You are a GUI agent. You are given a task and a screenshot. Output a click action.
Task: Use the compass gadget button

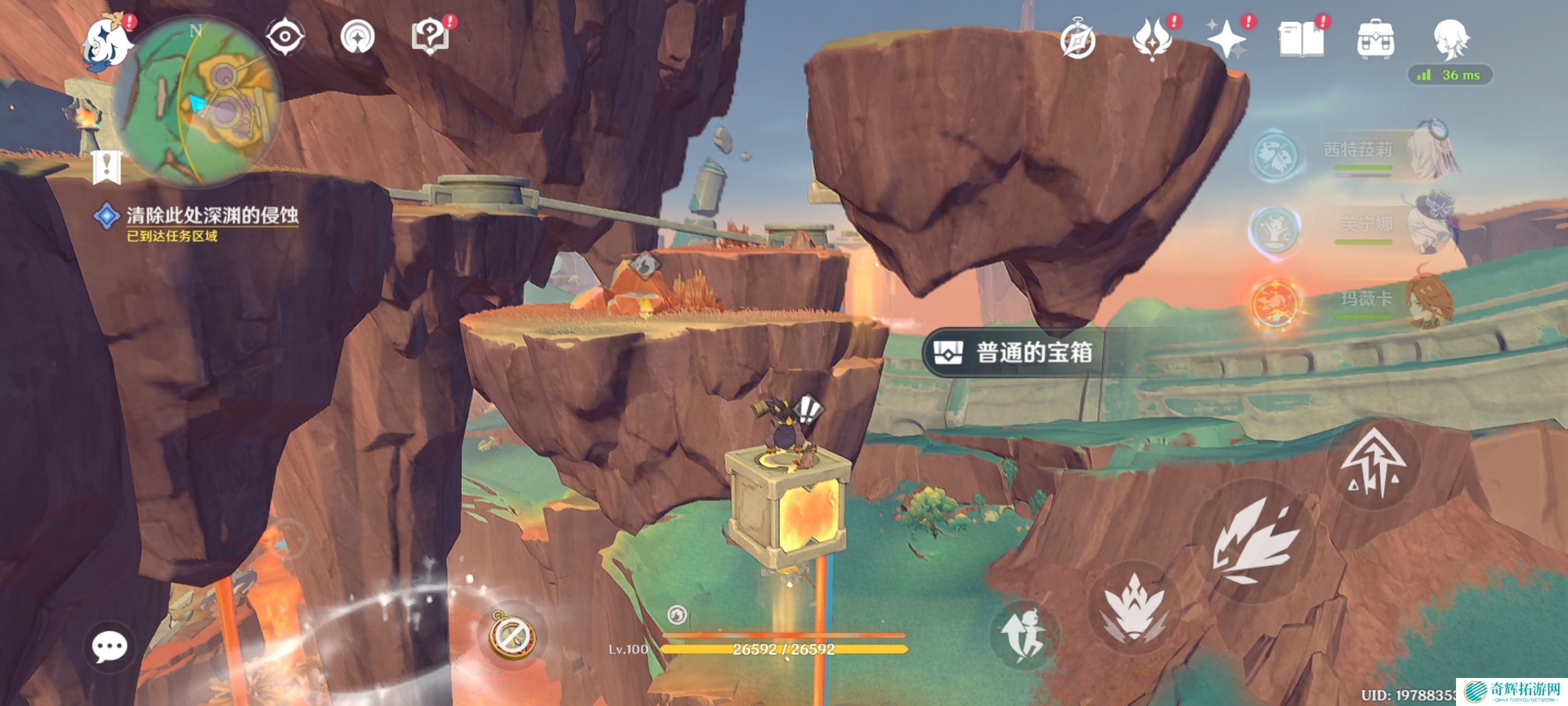tap(512, 635)
